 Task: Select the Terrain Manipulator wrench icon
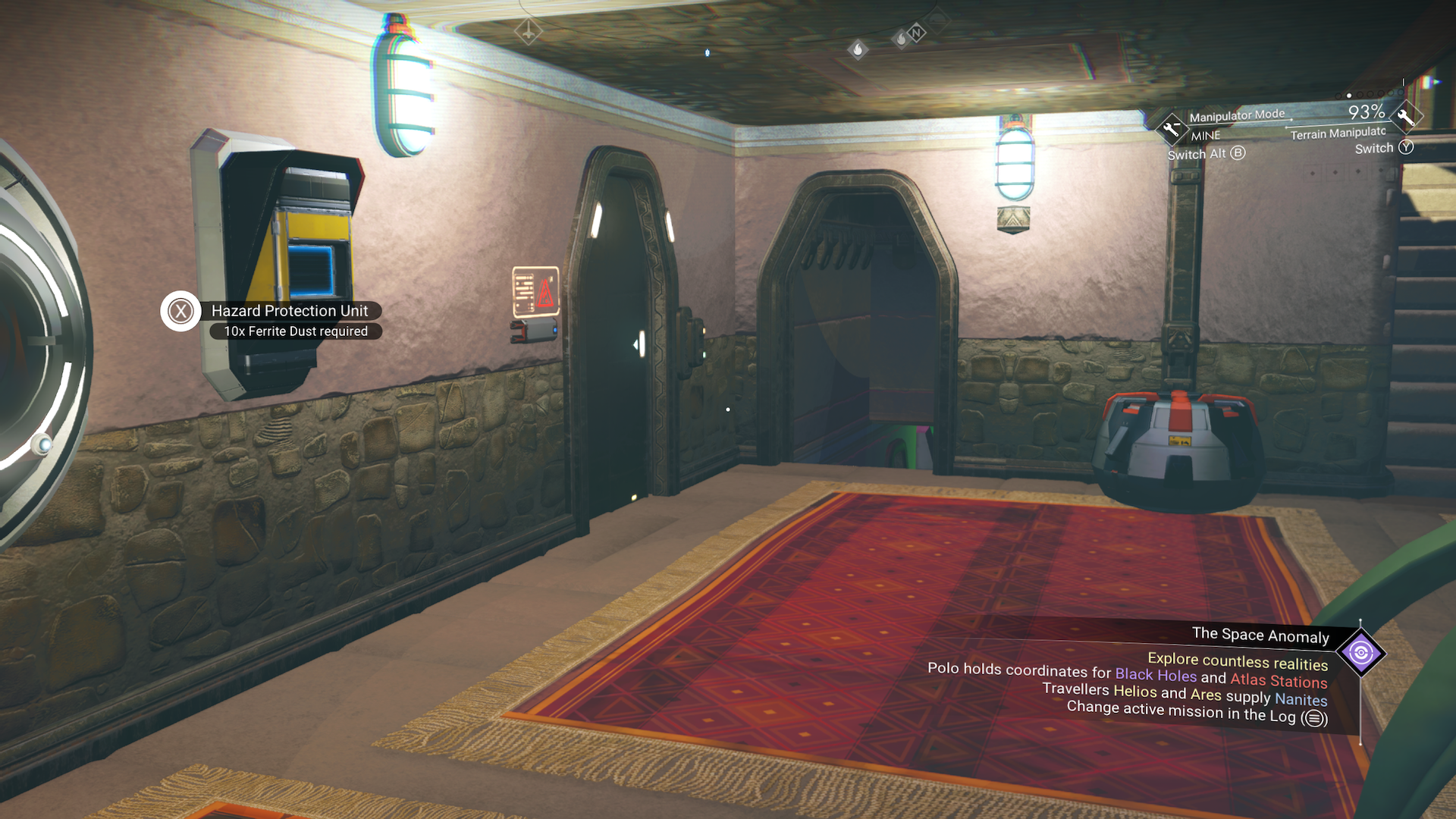1405,117
